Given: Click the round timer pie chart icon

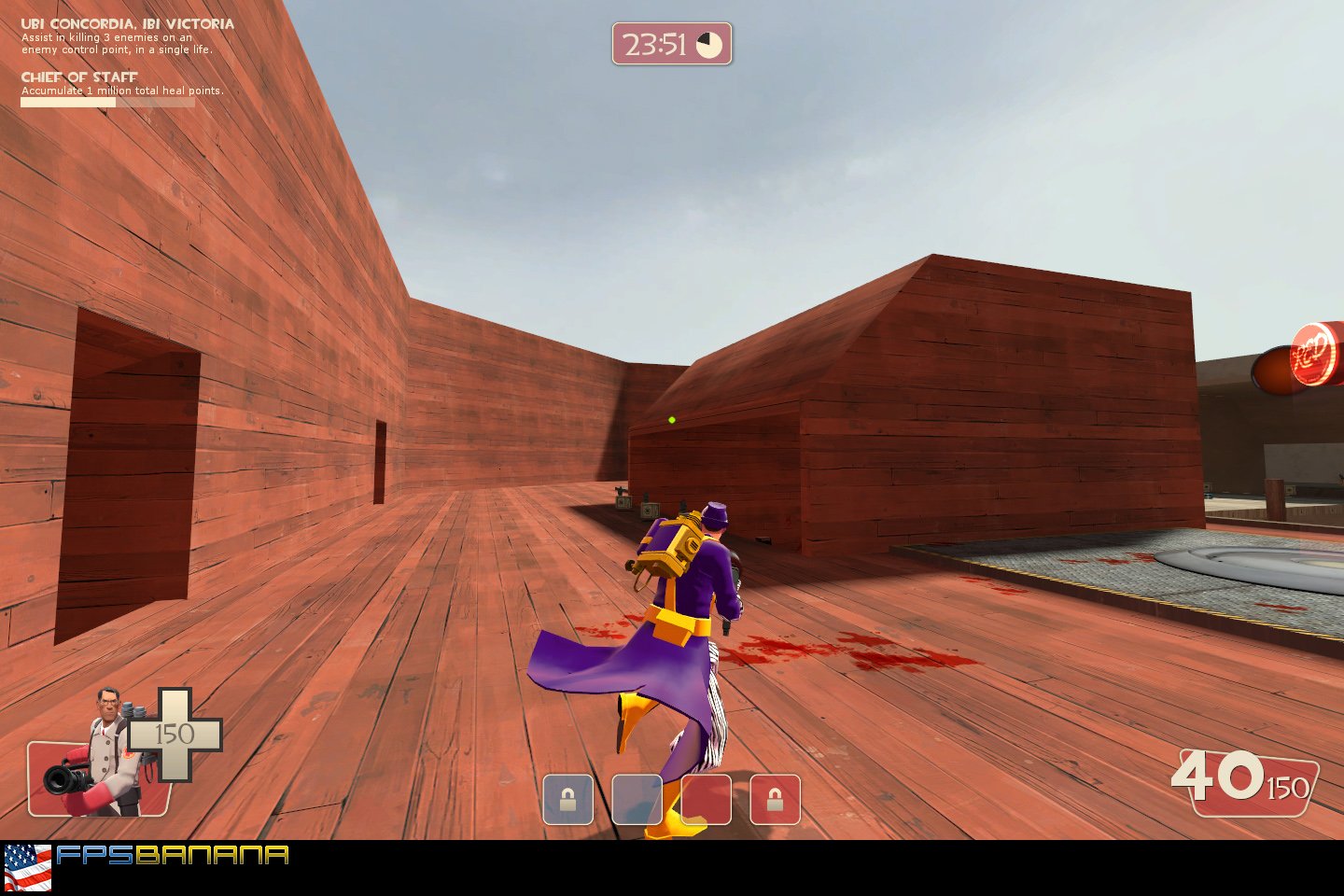Looking at the screenshot, I should pyautogui.click(x=711, y=43).
